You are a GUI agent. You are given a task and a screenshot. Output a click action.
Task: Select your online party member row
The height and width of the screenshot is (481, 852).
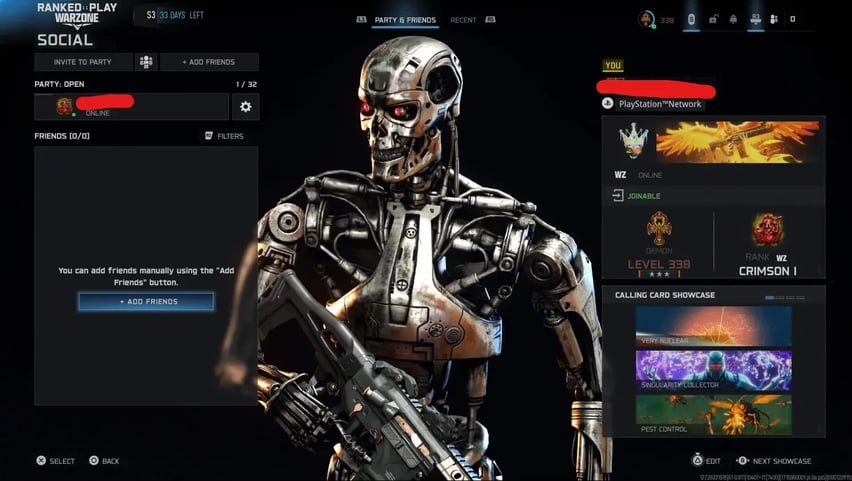[131, 107]
